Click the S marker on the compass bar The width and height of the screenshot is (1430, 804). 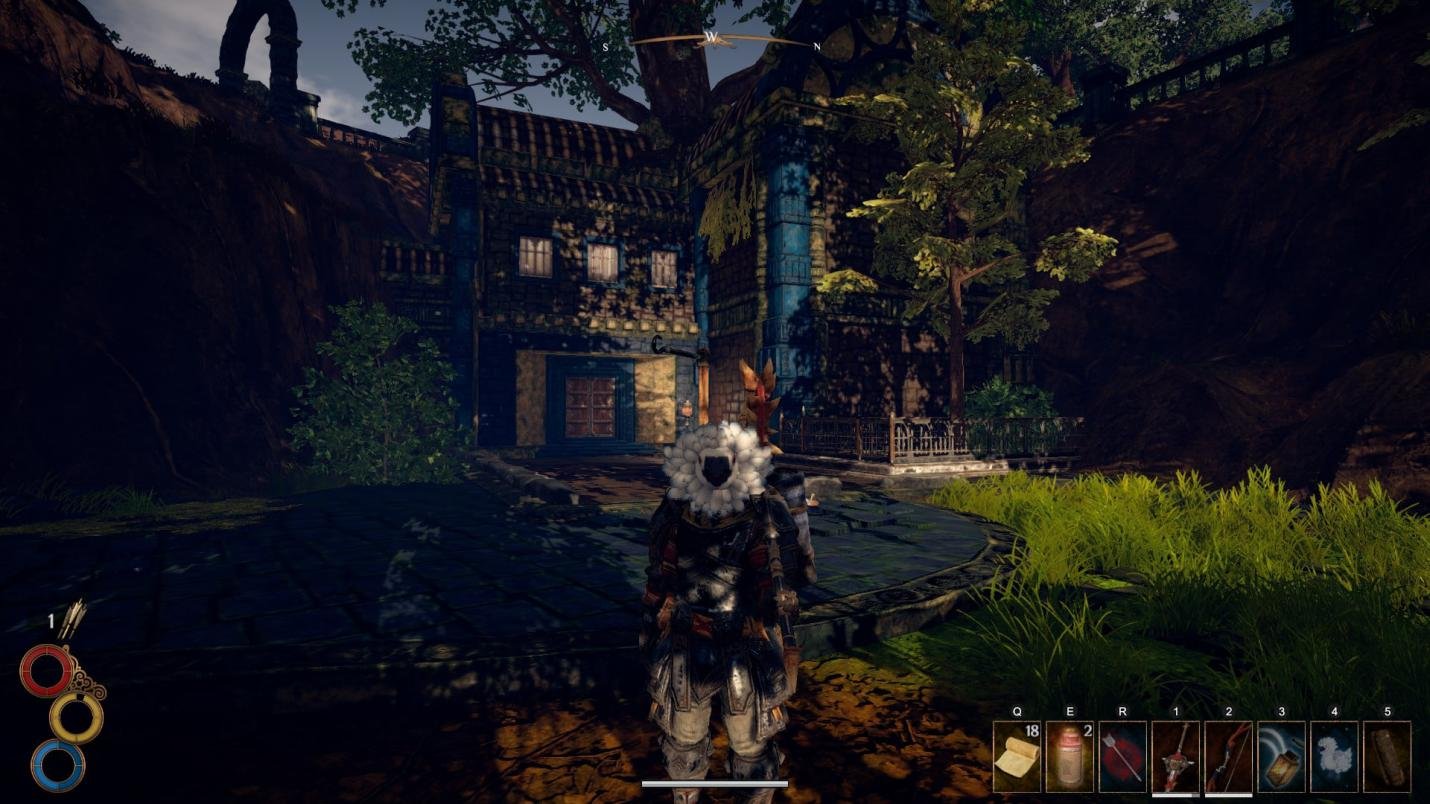coord(606,46)
